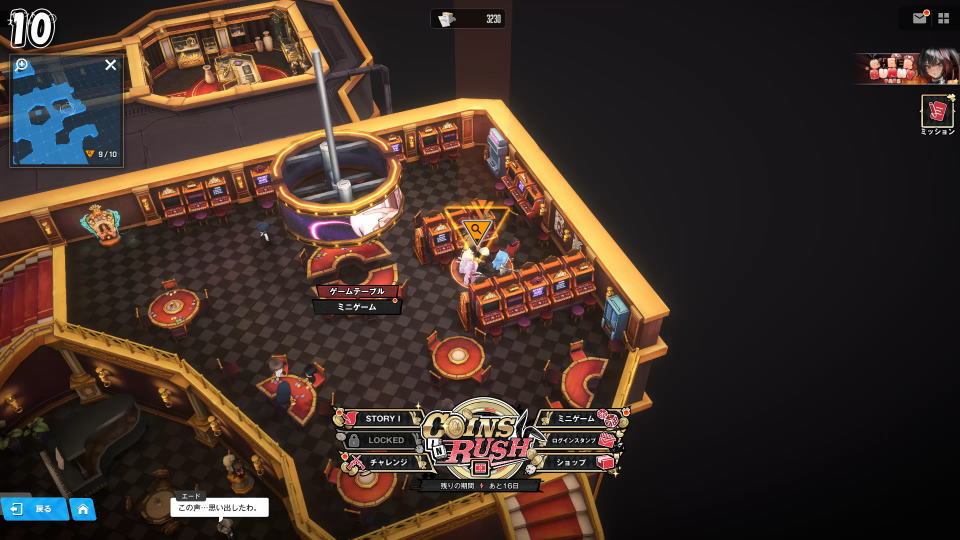960x540 pixels.
Task: Open the four-square grid menu icon
Action: pyautogui.click(x=943, y=18)
